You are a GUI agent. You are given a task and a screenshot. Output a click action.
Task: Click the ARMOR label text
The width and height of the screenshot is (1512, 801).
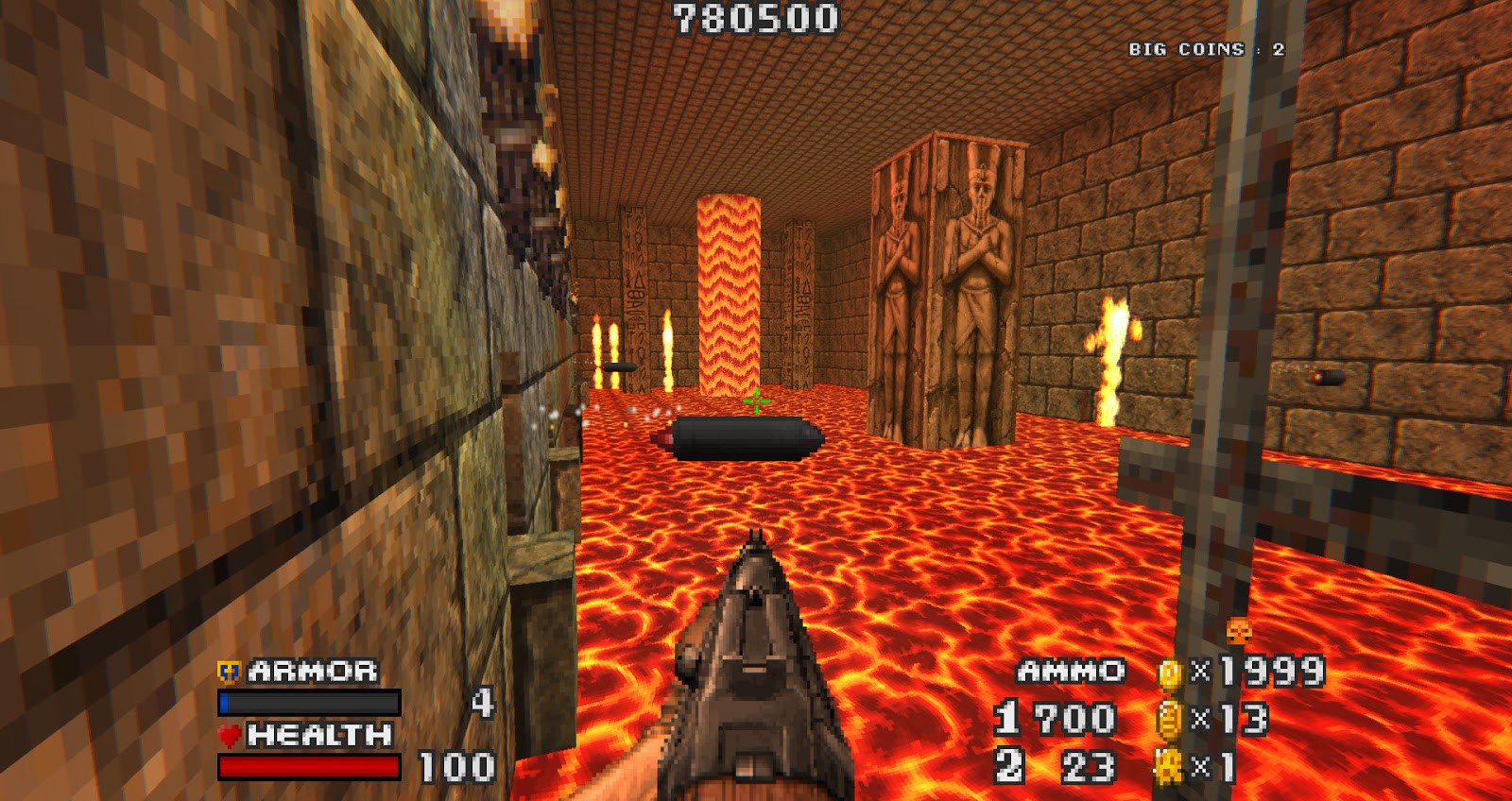tap(312, 673)
